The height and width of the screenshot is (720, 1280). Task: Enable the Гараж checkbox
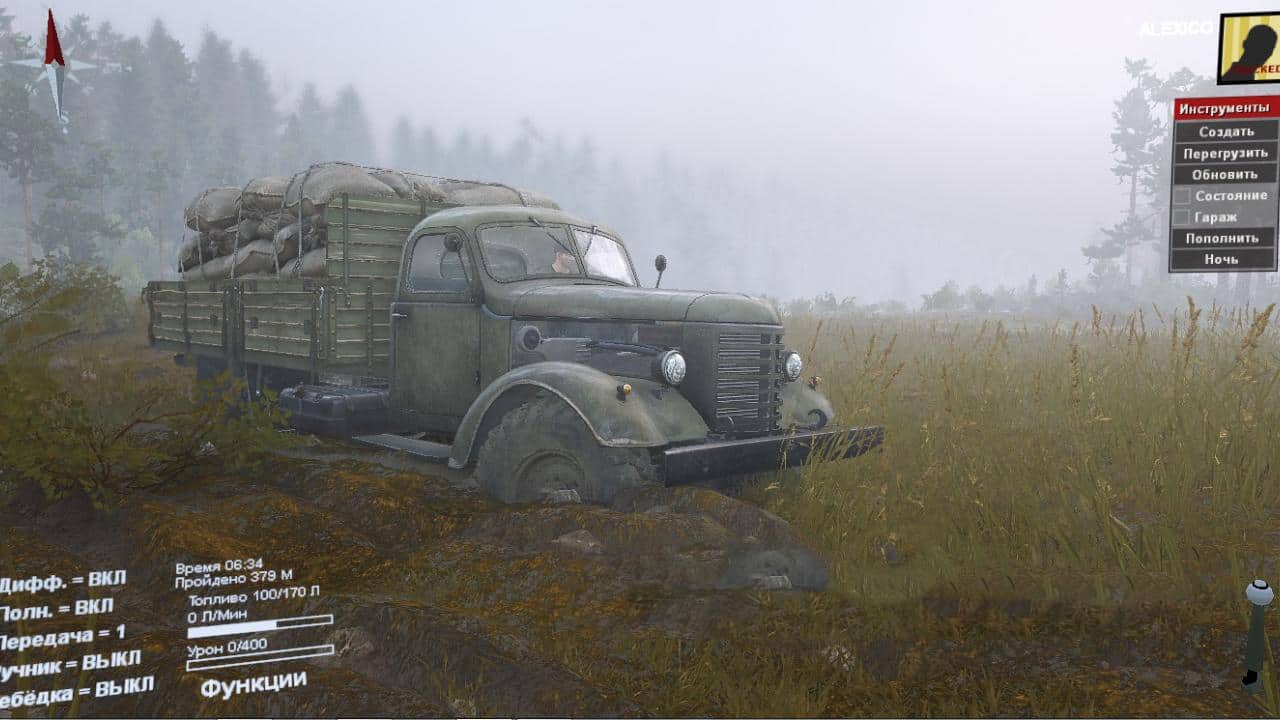tap(1181, 217)
